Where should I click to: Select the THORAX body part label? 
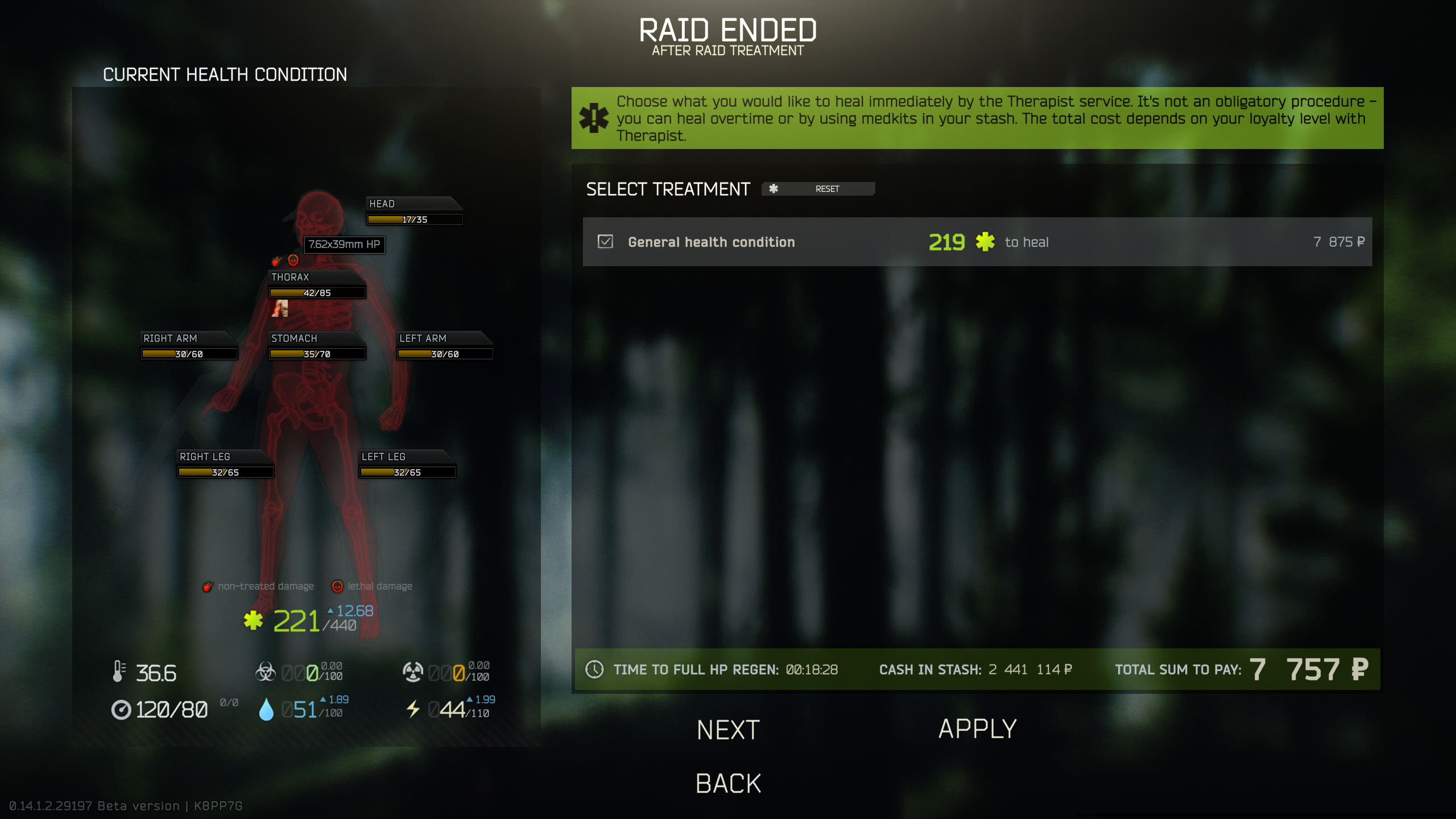pos(291,277)
